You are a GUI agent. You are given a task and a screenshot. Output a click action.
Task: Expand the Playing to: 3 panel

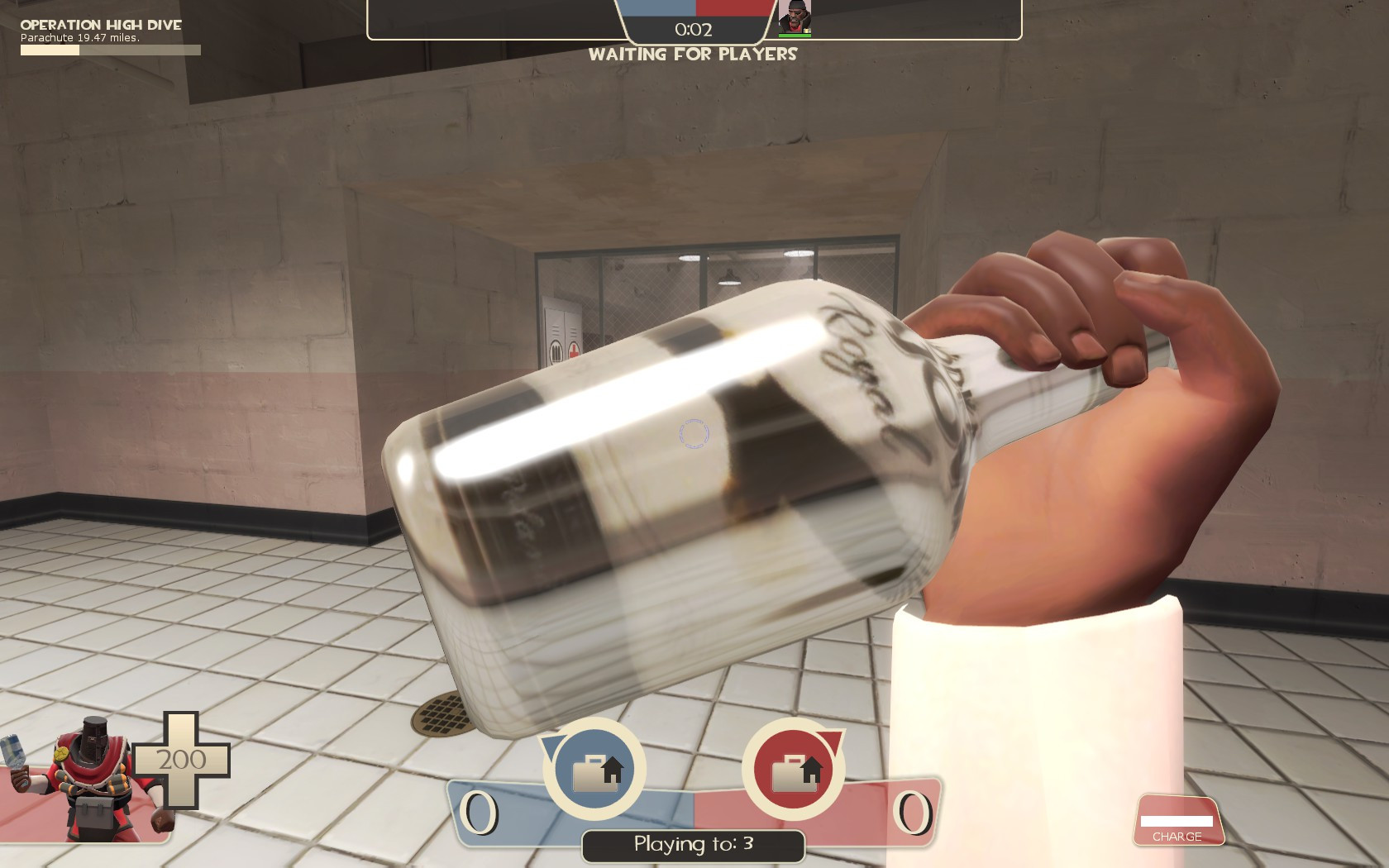click(693, 845)
